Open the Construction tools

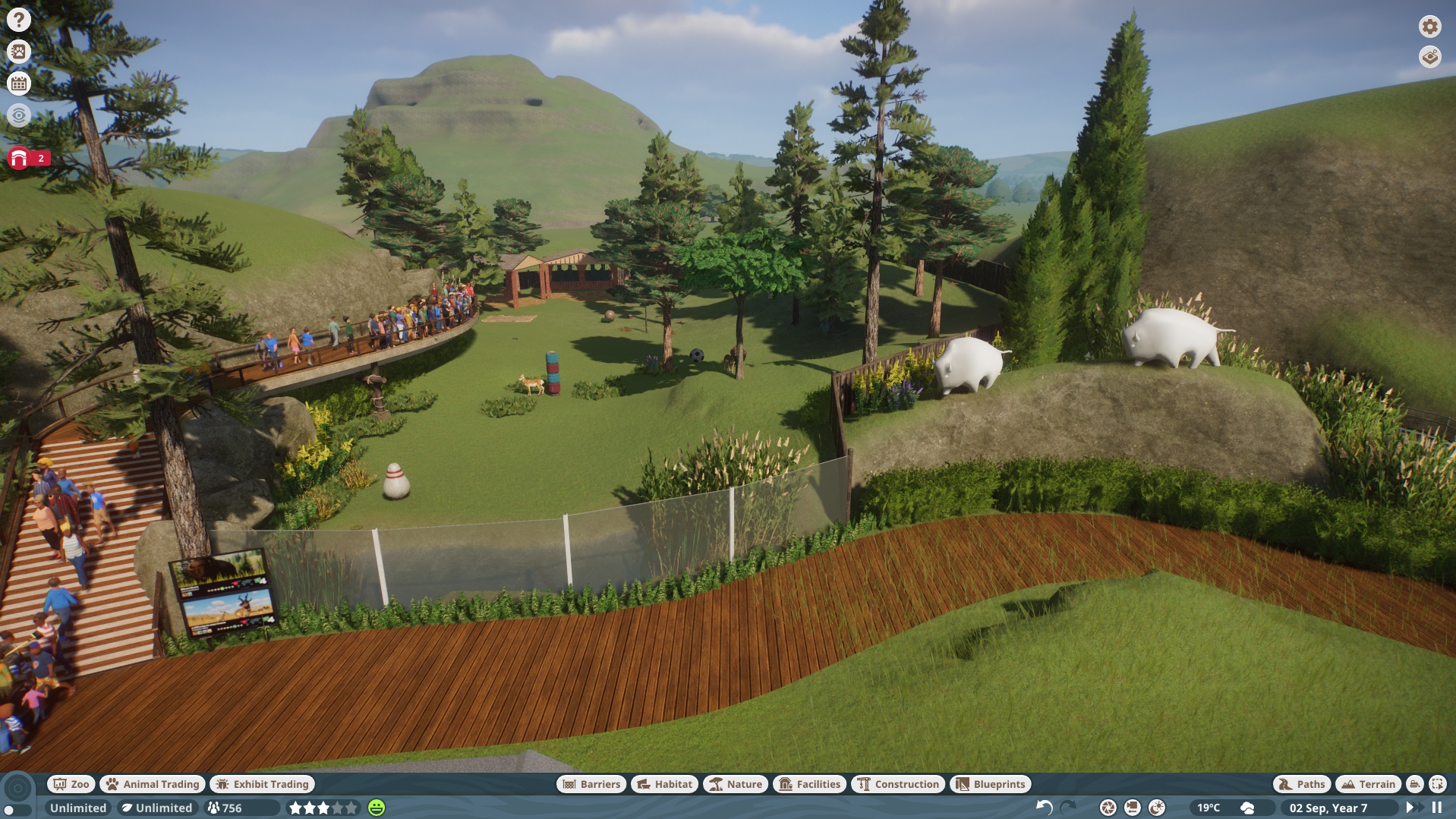tap(898, 784)
